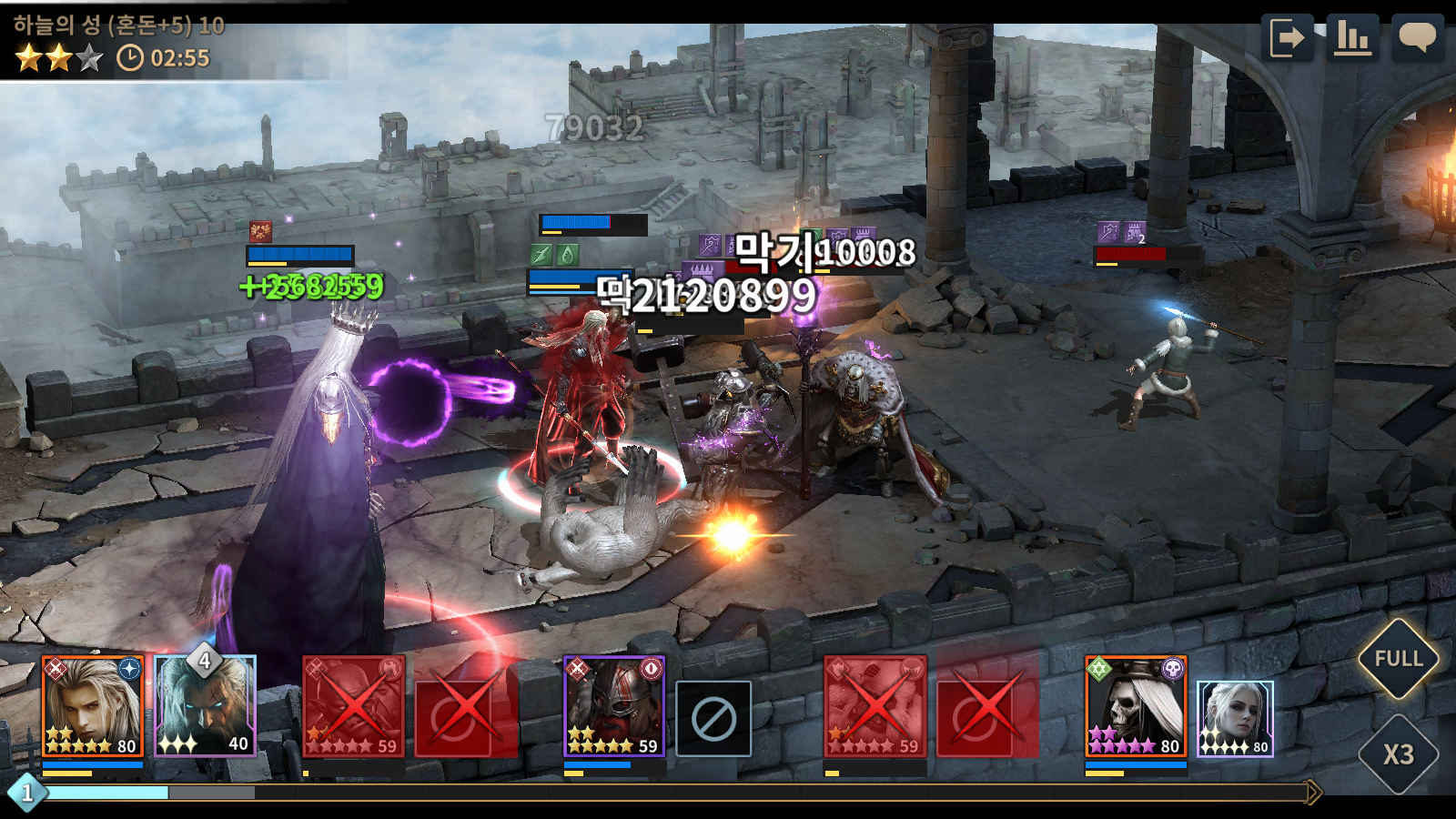Toggle the FULL auto-battle diamond button
Viewport: 1456px width, 819px height.
coord(1398,659)
